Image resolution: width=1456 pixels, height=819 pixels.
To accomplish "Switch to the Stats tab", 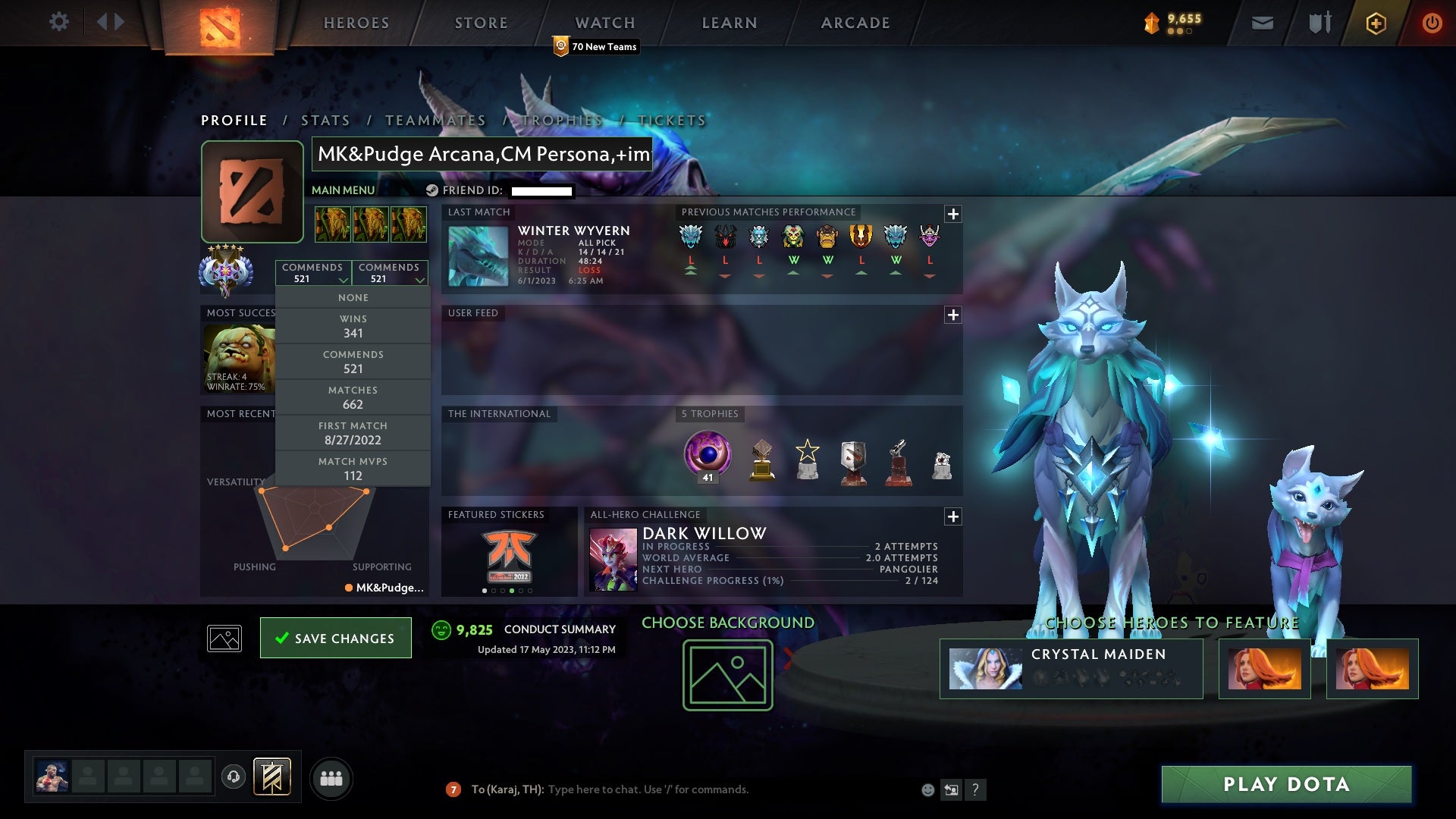I will pos(325,120).
